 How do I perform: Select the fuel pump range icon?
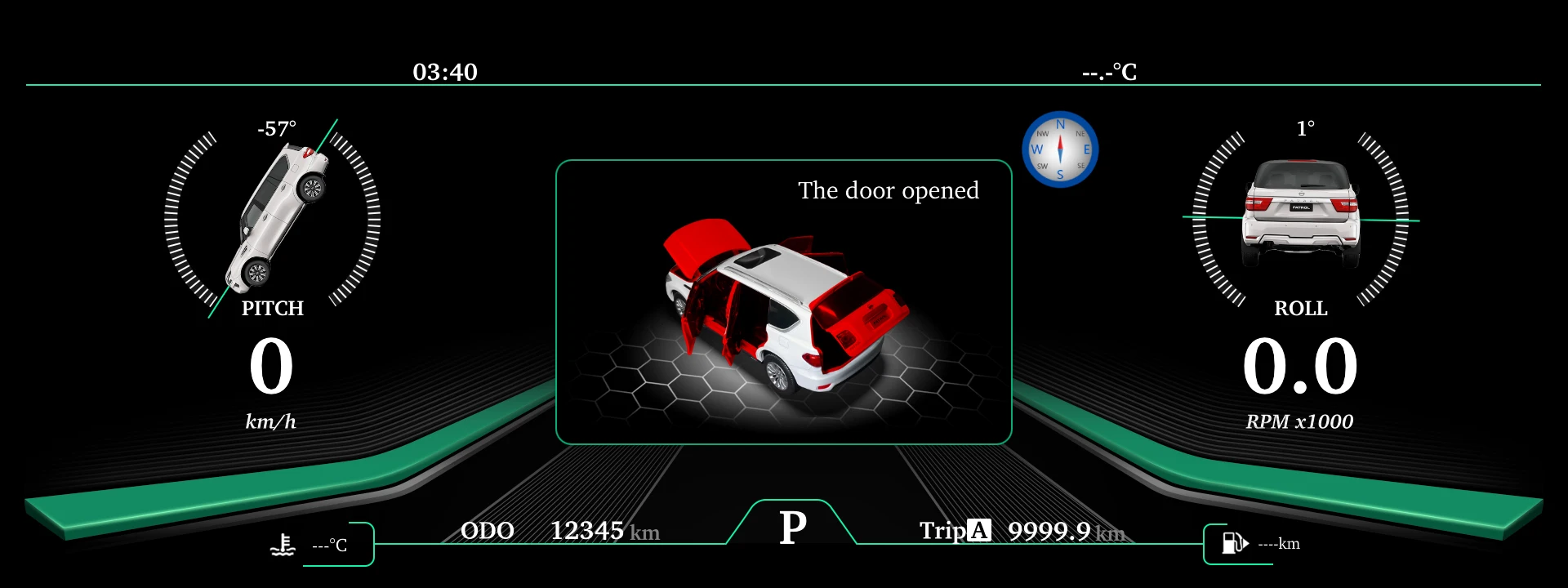[x=1234, y=543]
